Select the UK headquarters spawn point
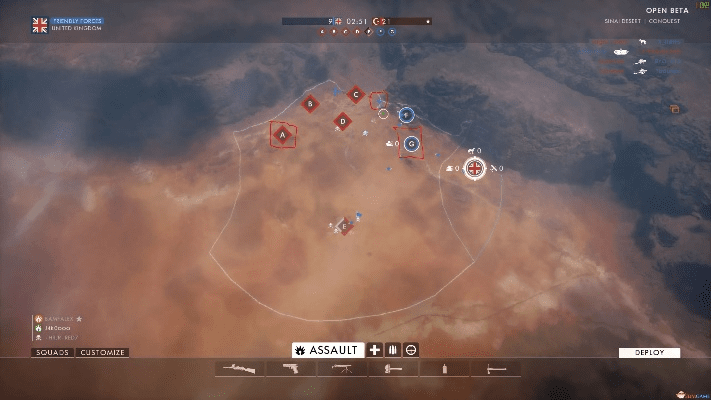 coord(476,168)
